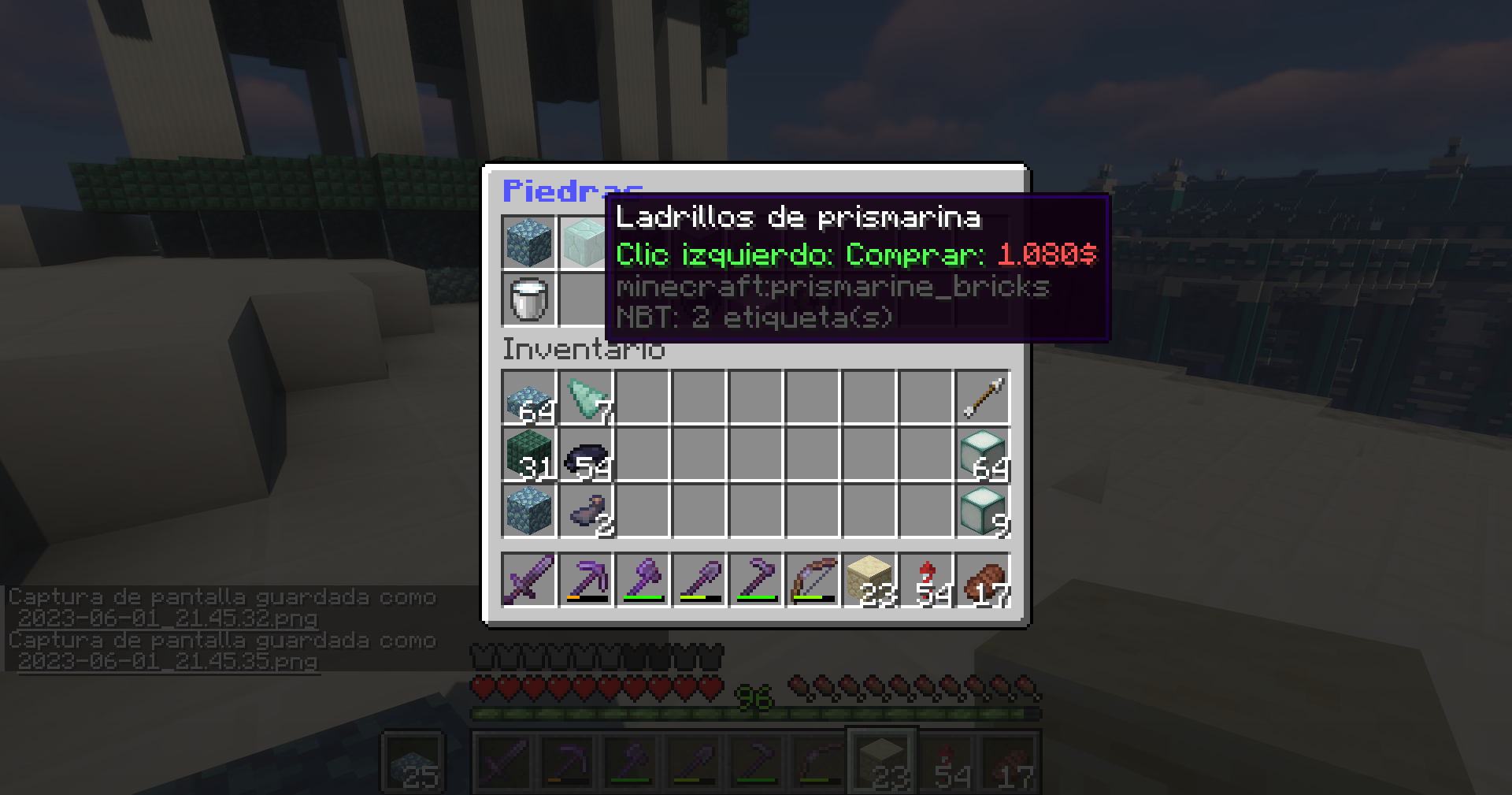Pick up the 7 prismarine shards

coord(586,398)
